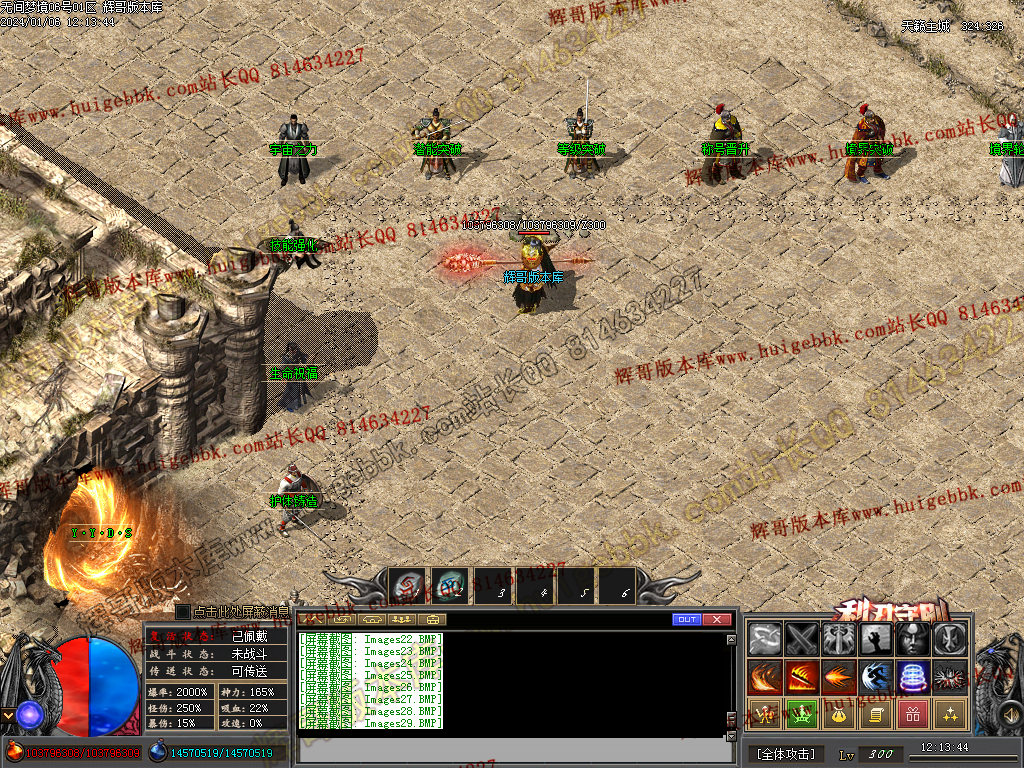Image resolution: width=1024 pixels, height=768 pixels.
Task: Close the chat window with the red X
Action: (717, 619)
